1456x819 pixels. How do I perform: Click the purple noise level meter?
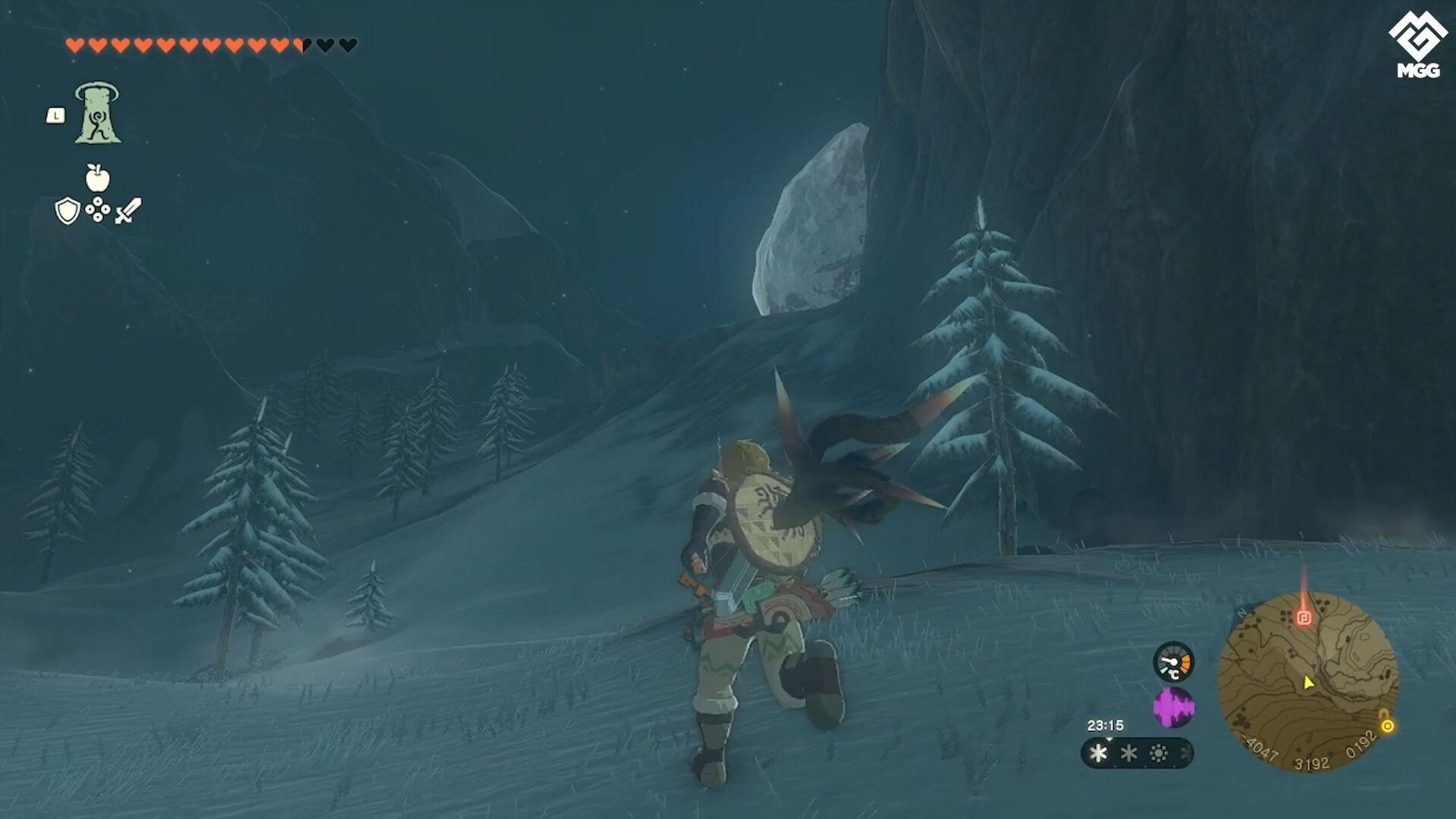coord(1173,704)
